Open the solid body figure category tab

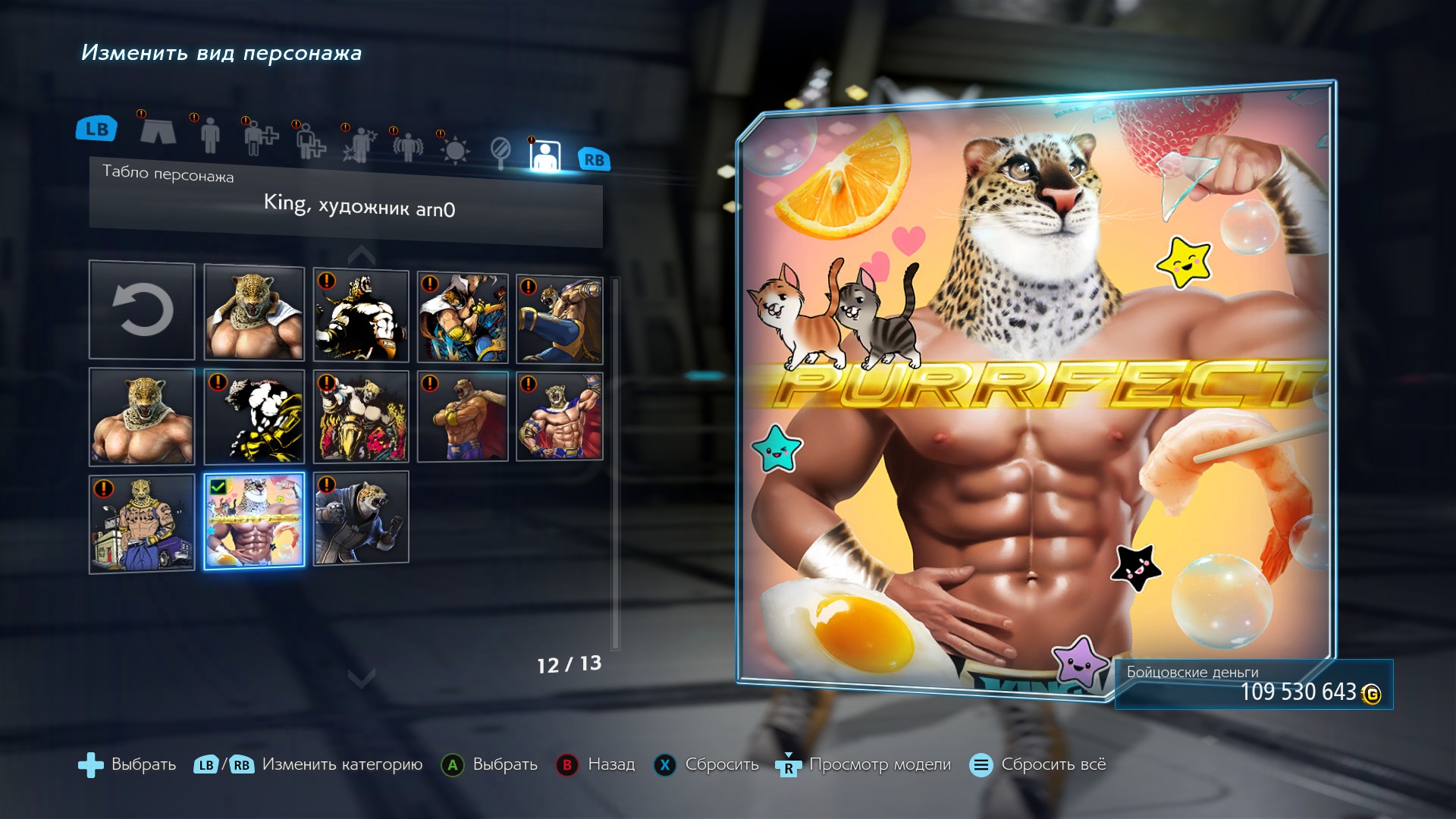click(210, 135)
